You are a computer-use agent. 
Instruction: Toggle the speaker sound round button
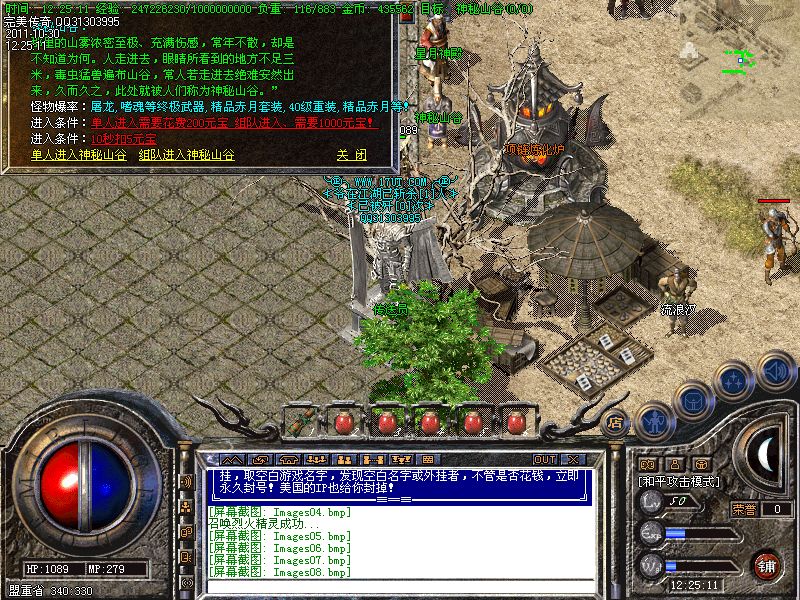point(775,372)
